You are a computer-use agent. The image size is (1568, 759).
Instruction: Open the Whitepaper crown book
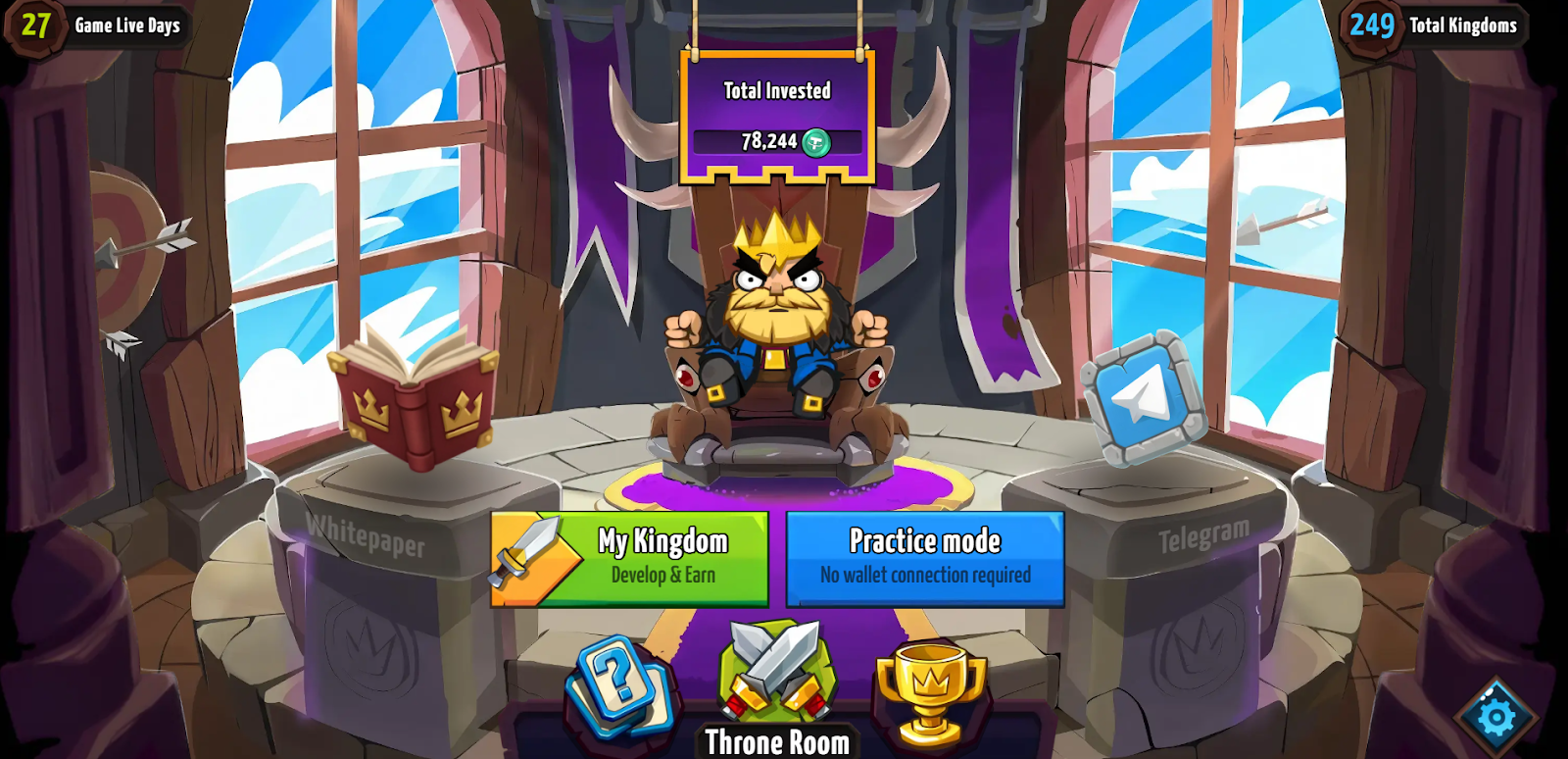point(414,399)
